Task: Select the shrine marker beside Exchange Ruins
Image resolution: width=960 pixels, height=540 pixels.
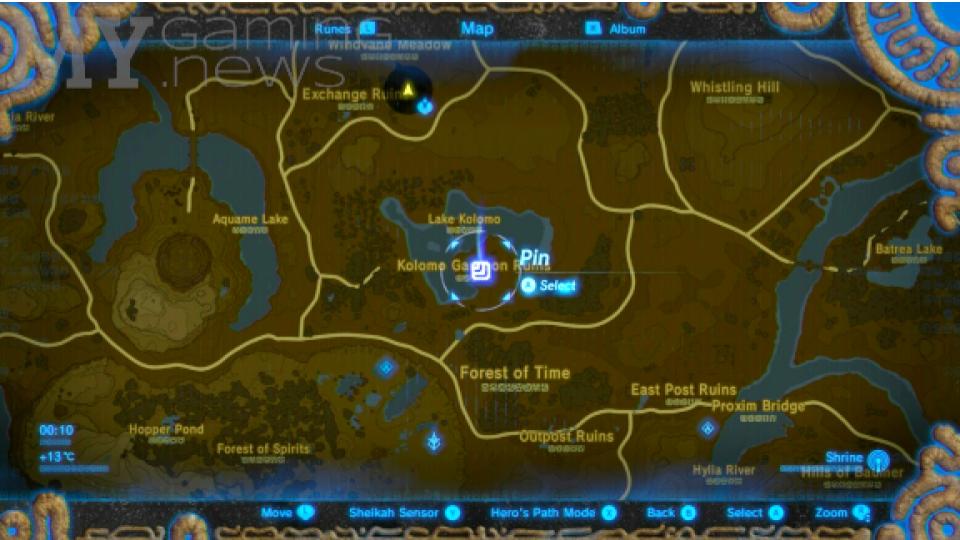Action: [x=425, y=106]
